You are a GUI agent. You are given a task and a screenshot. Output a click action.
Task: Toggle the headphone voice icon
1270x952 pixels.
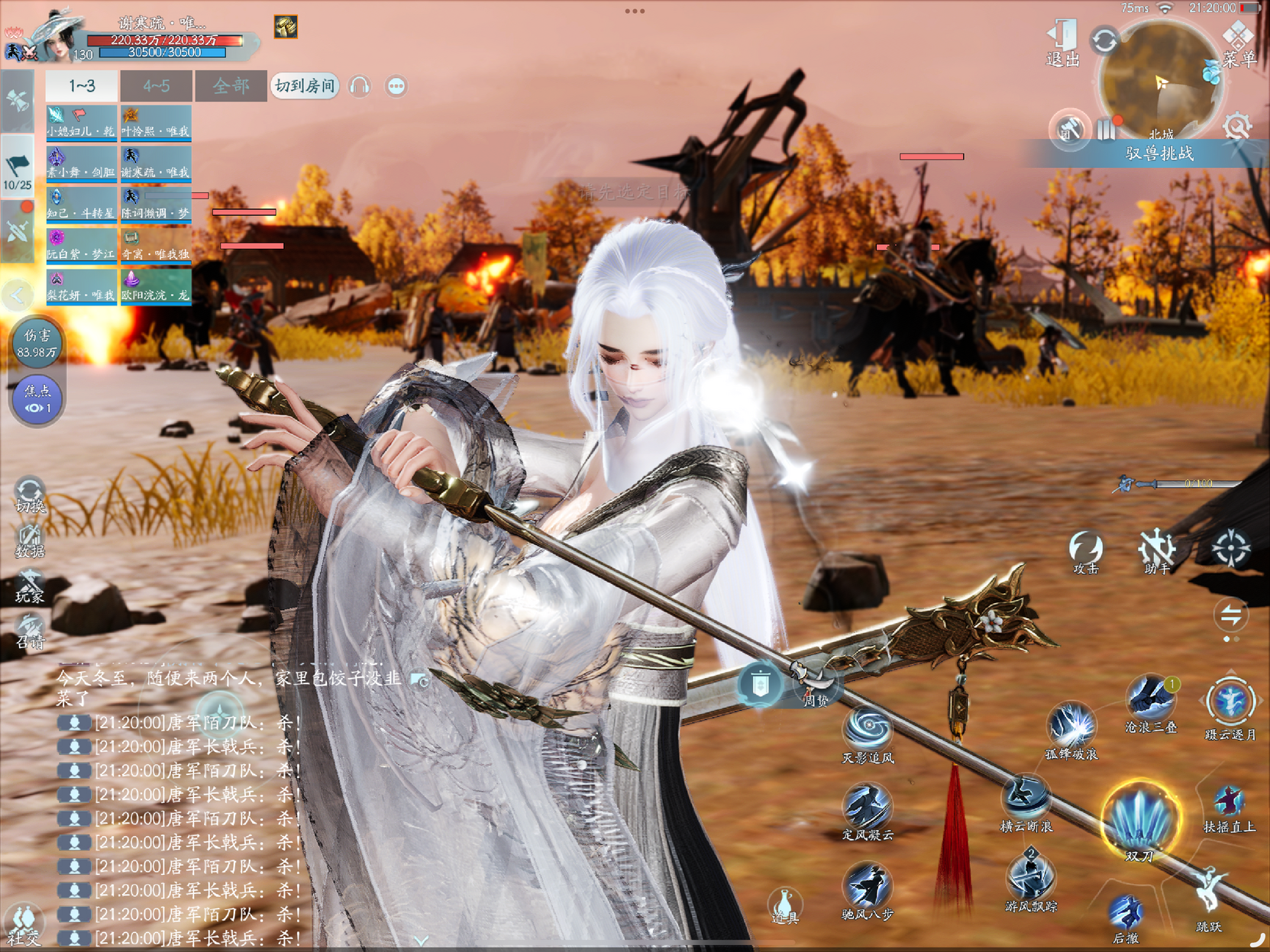[360, 86]
